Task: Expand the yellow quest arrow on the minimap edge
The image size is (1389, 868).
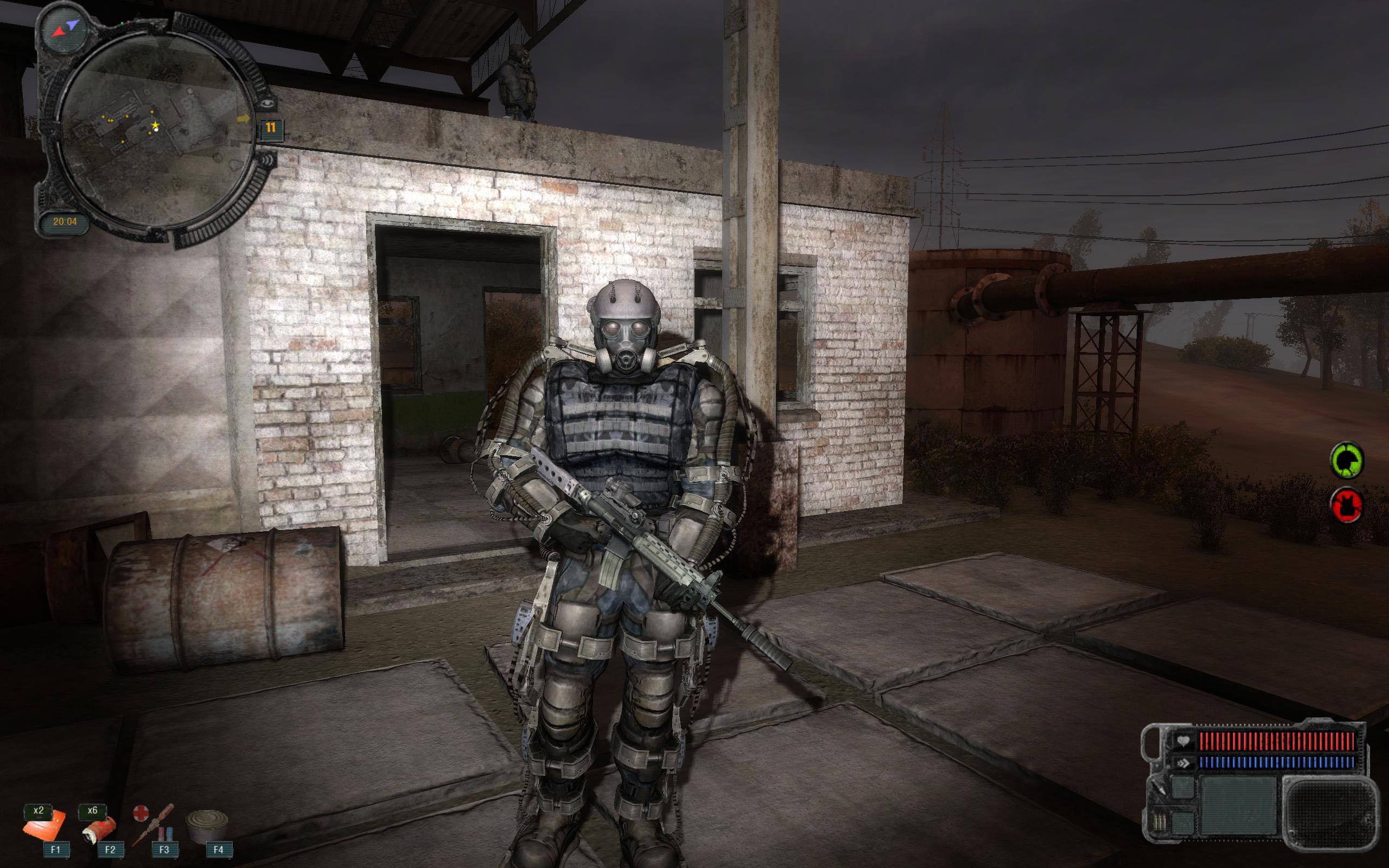Action: pos(244,119)
